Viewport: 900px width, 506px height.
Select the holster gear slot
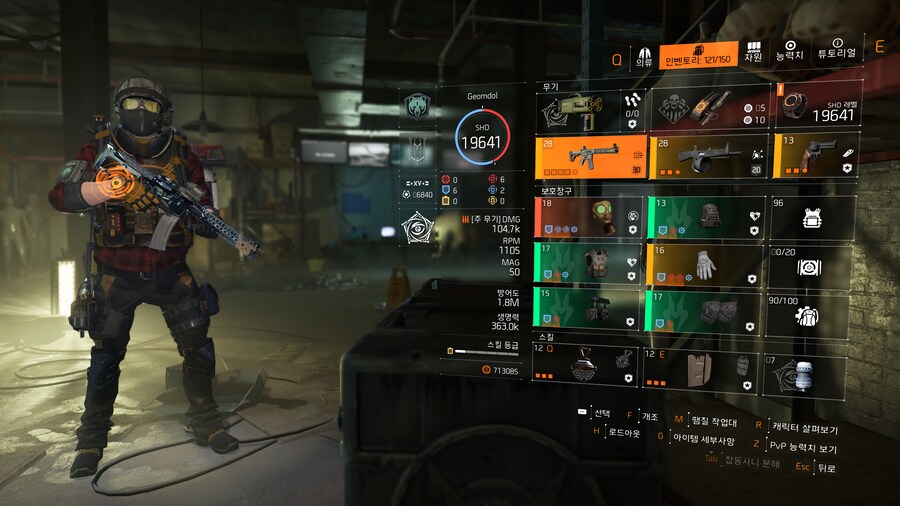[x=591, y=309]
